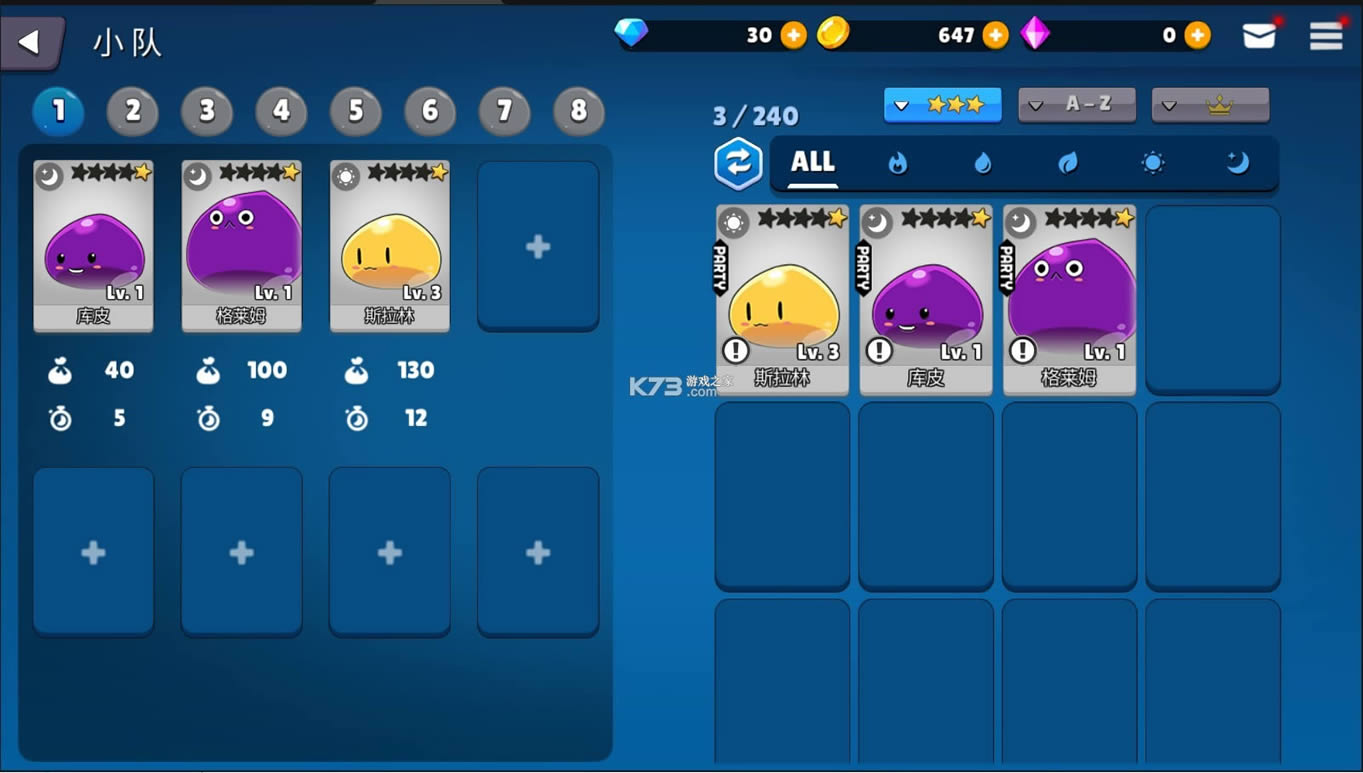Open the crown filter dropdown
This screenshot has width=1363, height=773.
tap(1210, 104)
